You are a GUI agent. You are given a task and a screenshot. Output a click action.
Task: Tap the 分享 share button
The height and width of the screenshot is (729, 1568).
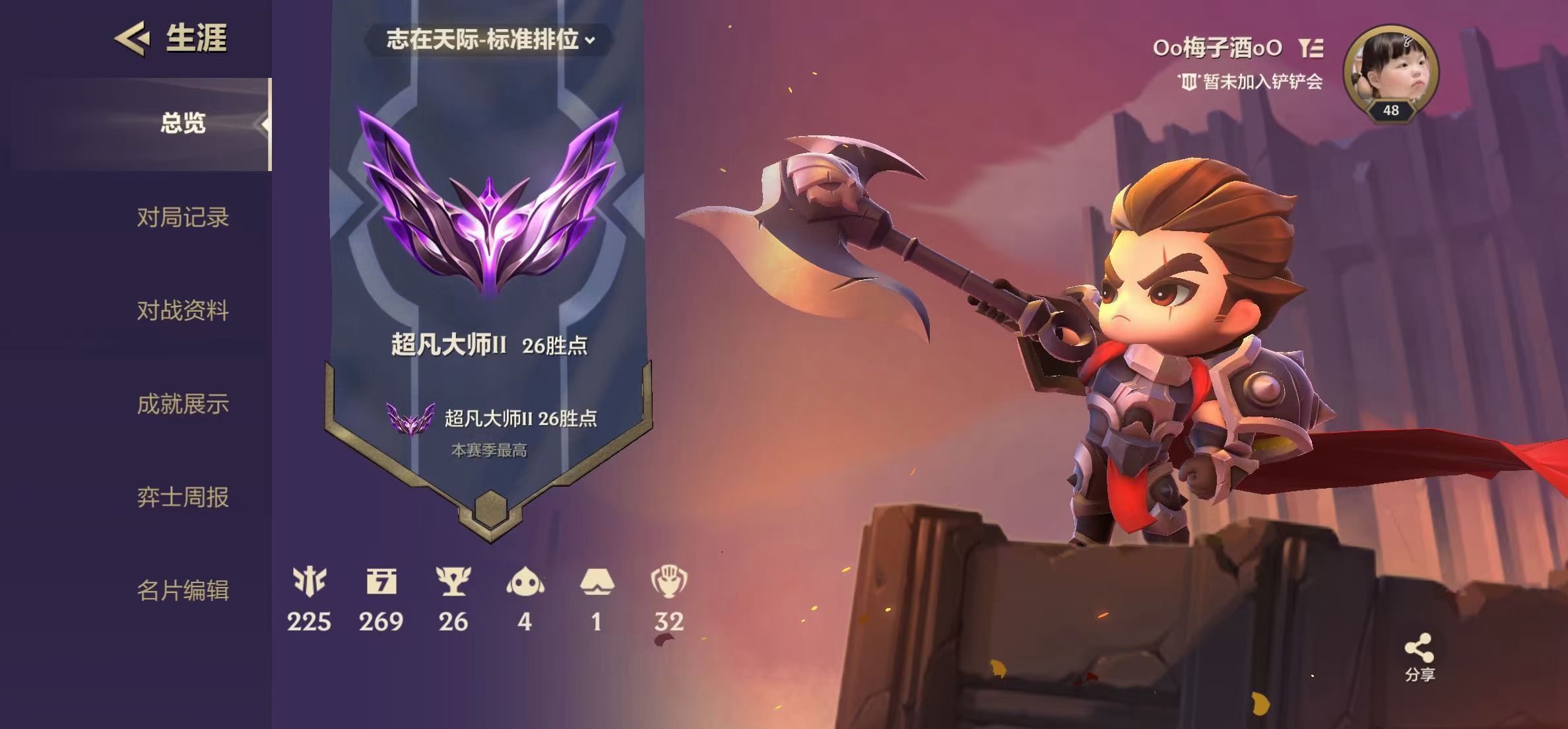pos(1419,656)
